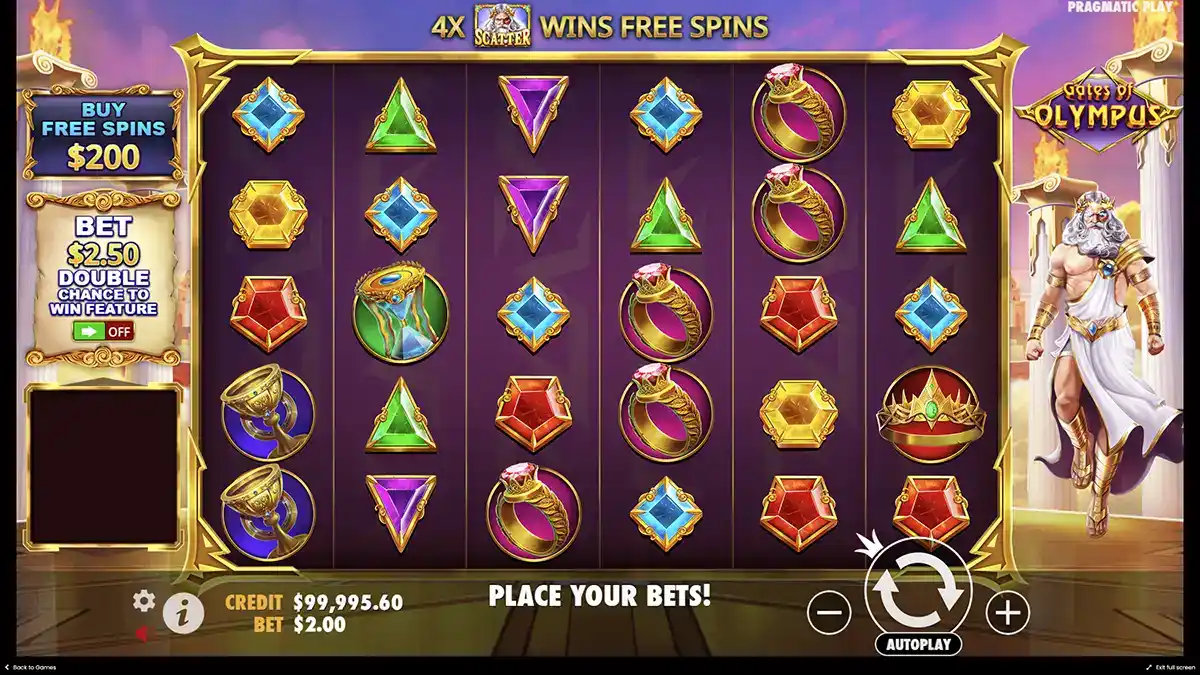Increase the bet with the plus button
The height and width of the screenshot is (675, 1200).
click(x=1007, y=612)
